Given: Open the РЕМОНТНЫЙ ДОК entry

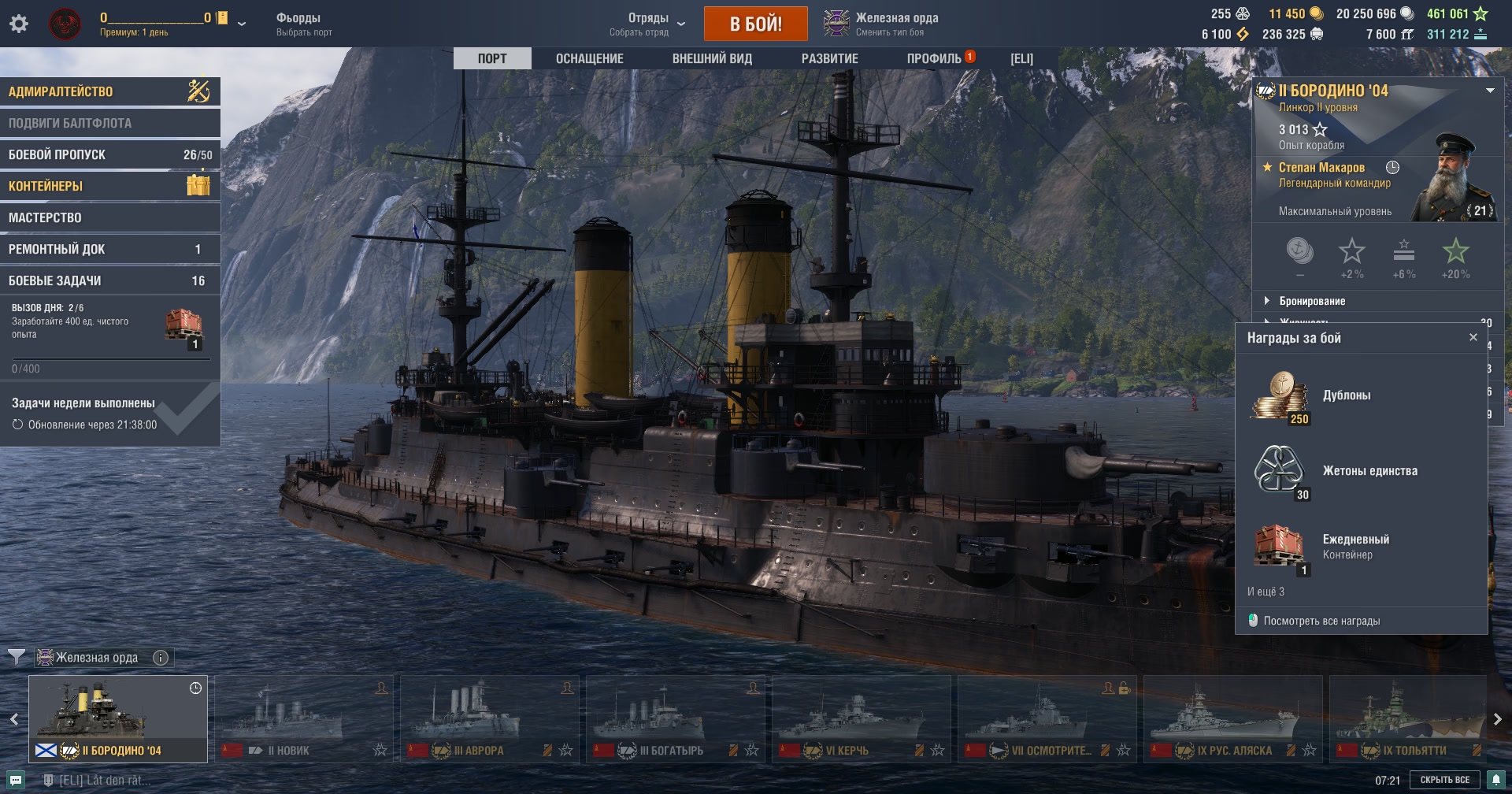Looking at the screenshot, I should point(109,249).
